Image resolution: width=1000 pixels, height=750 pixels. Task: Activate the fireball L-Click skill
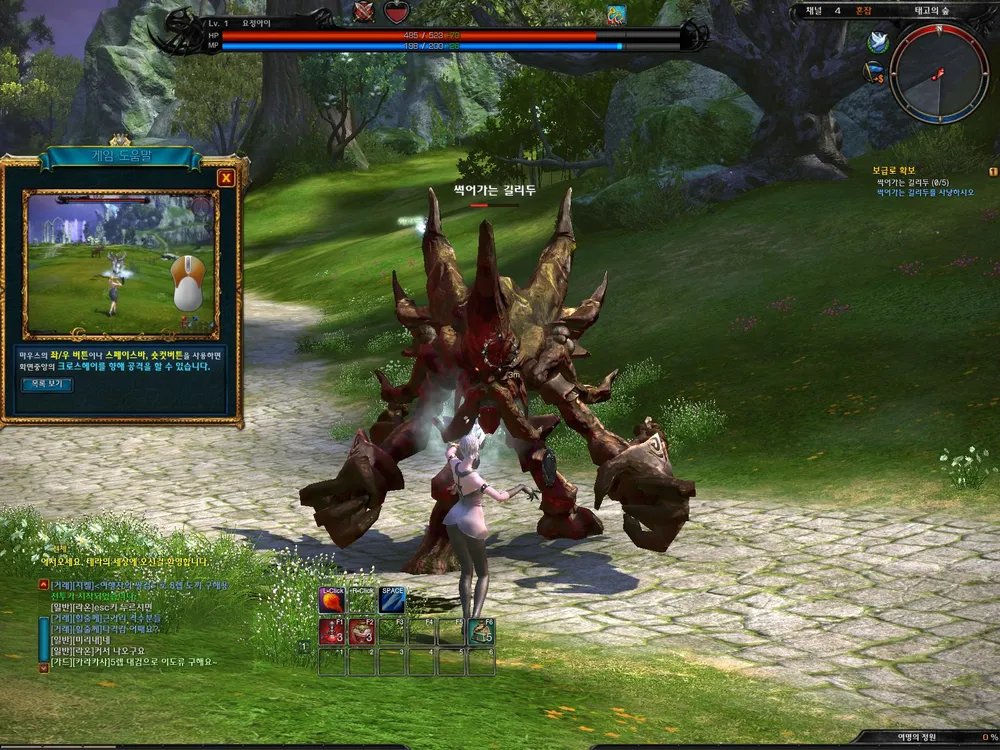pos(332,600)
